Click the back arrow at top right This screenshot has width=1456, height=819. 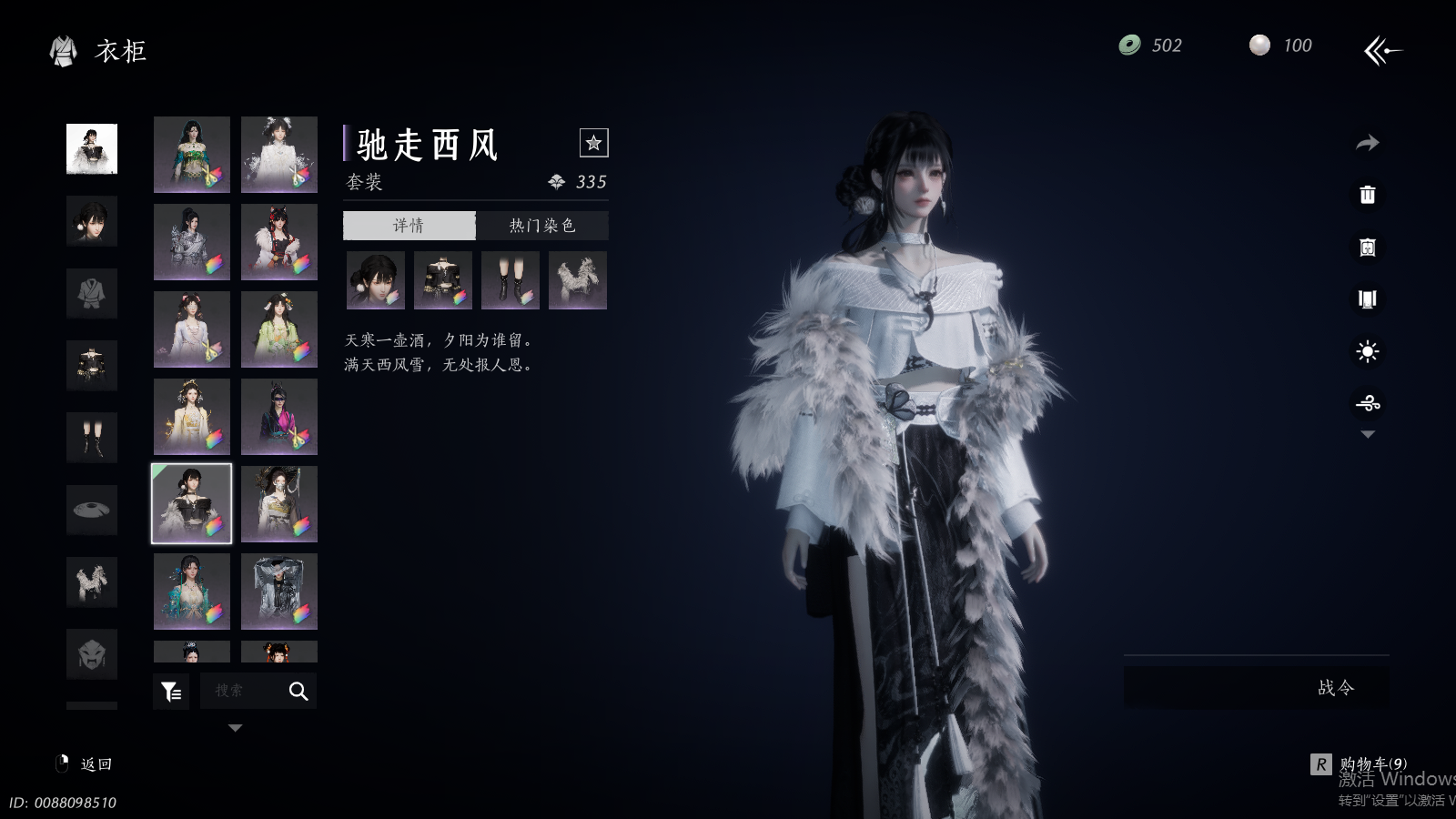tap(1382, 50)
